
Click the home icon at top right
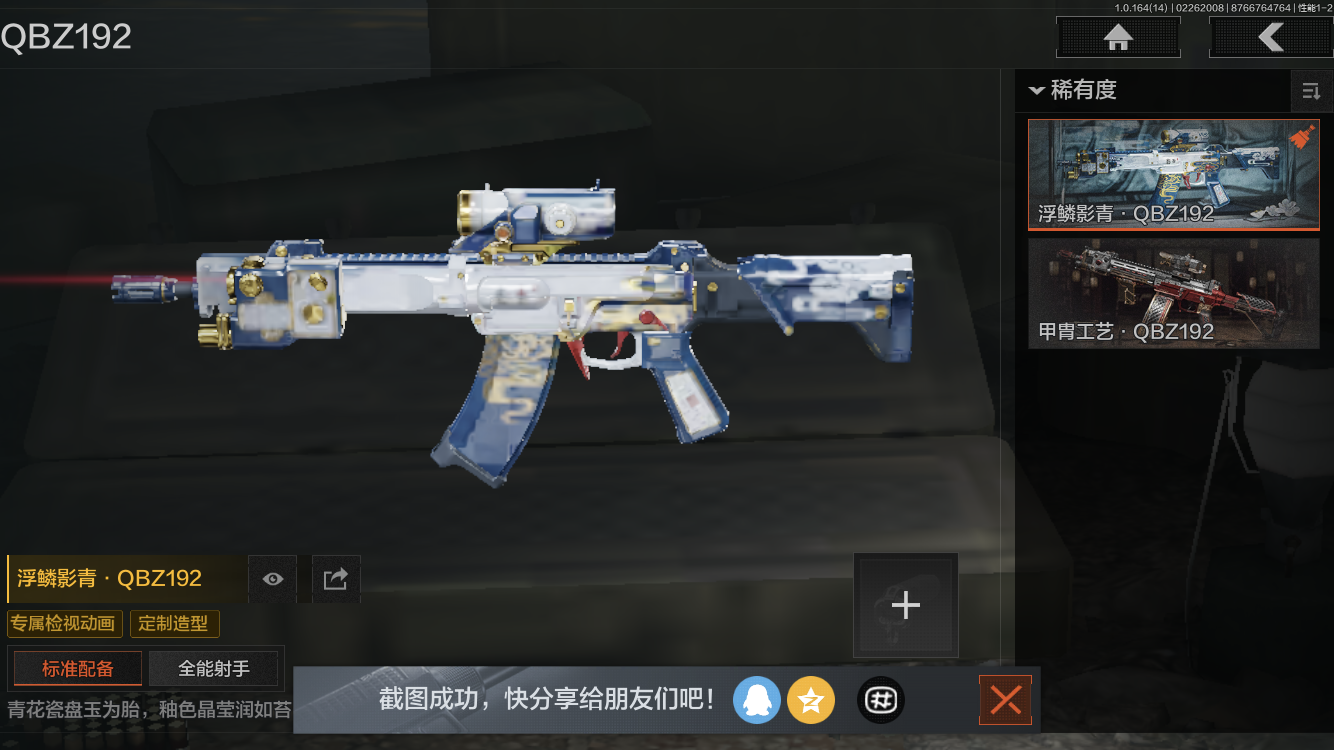1117,37
